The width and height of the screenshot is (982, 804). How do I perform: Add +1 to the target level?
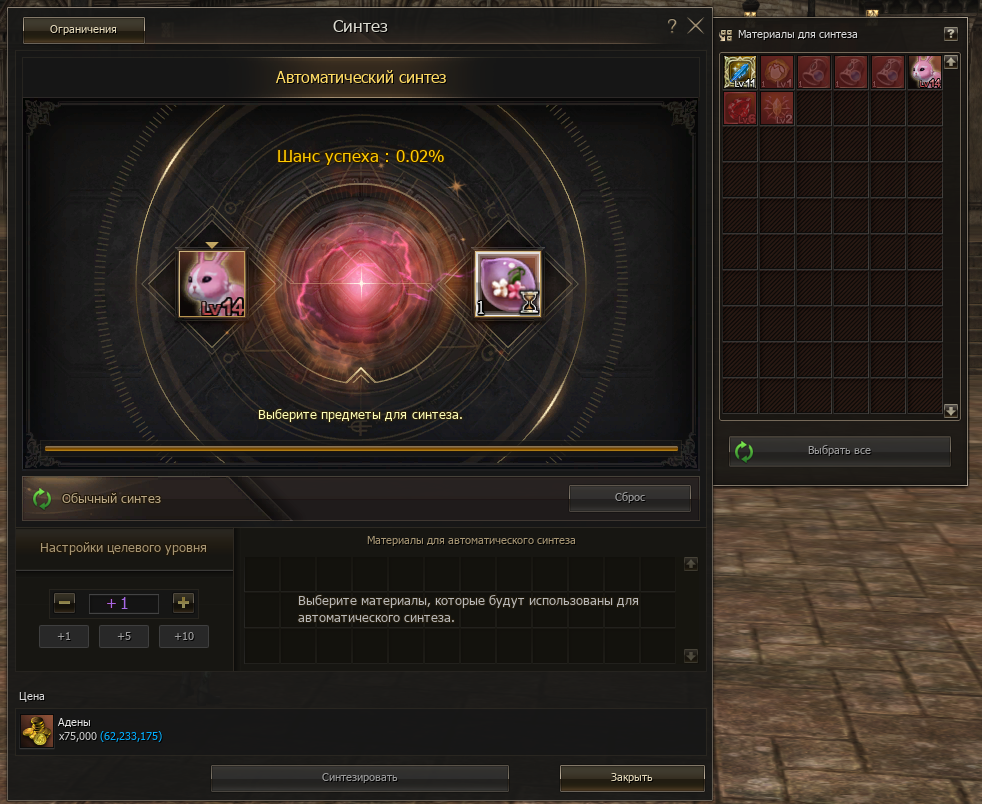tap(64, 637)
